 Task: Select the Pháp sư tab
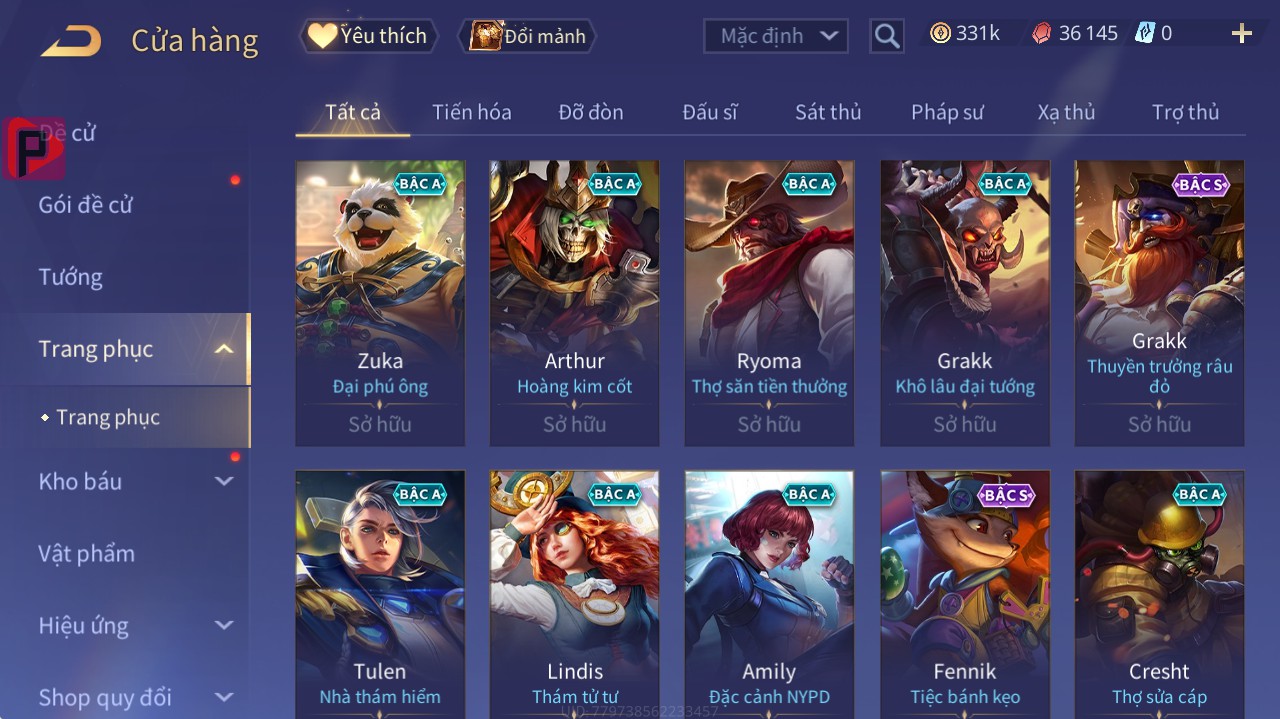947,112
